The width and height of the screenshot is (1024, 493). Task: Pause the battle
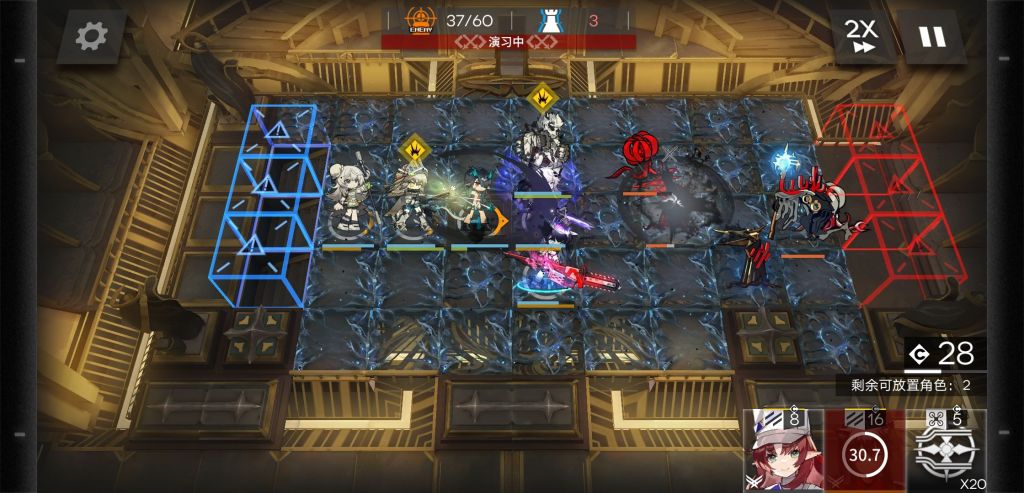tap(931, 37)
